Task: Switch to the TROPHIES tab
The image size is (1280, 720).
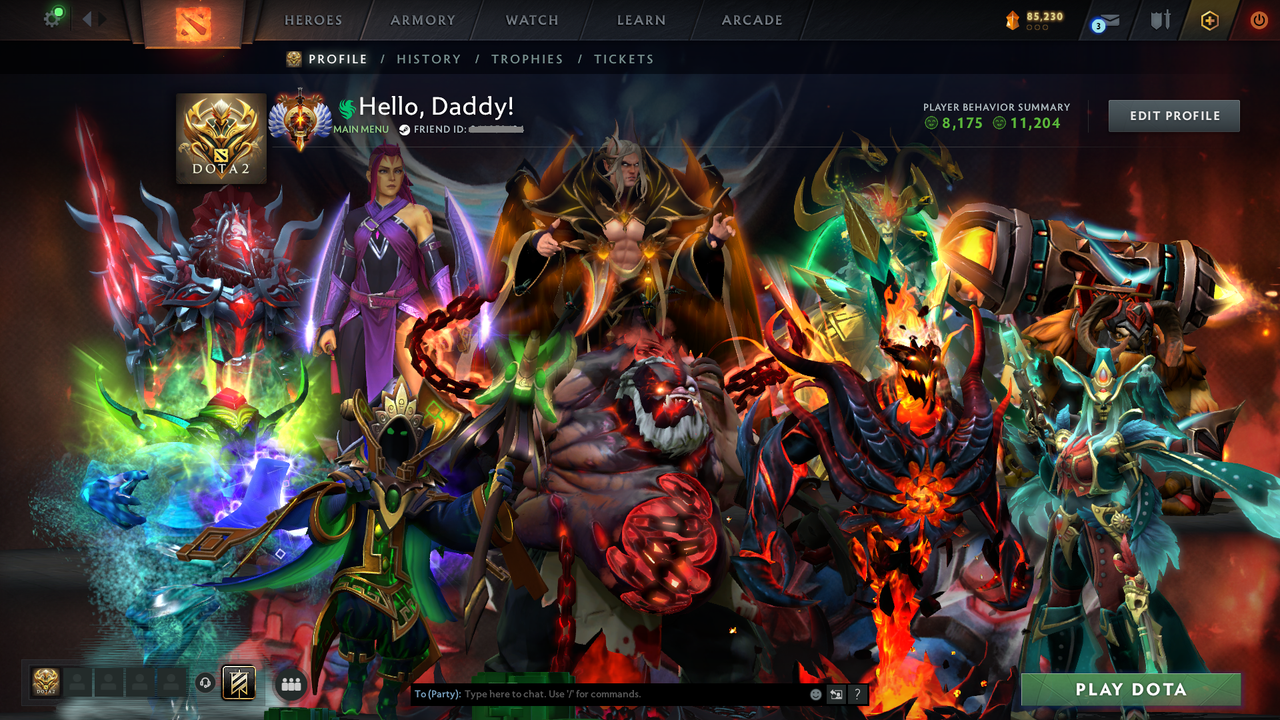Action: [528, 59]
